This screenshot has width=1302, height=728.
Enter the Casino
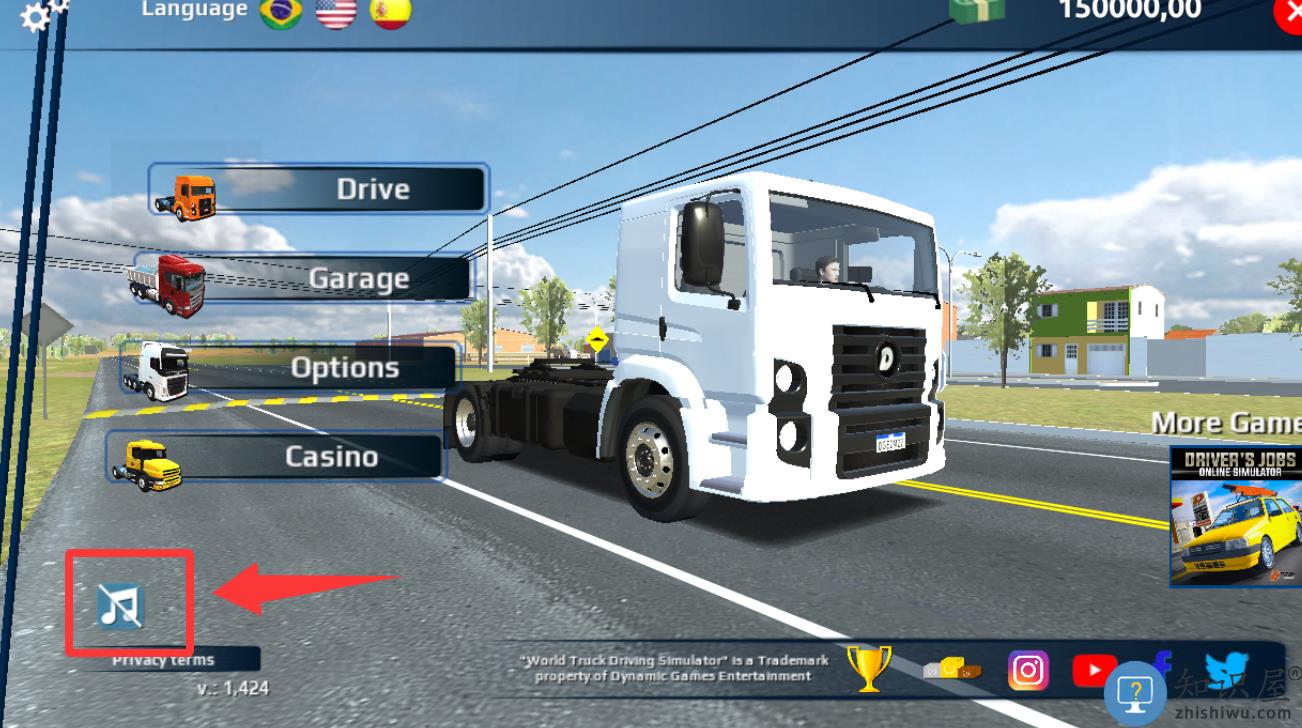(276, 457)
